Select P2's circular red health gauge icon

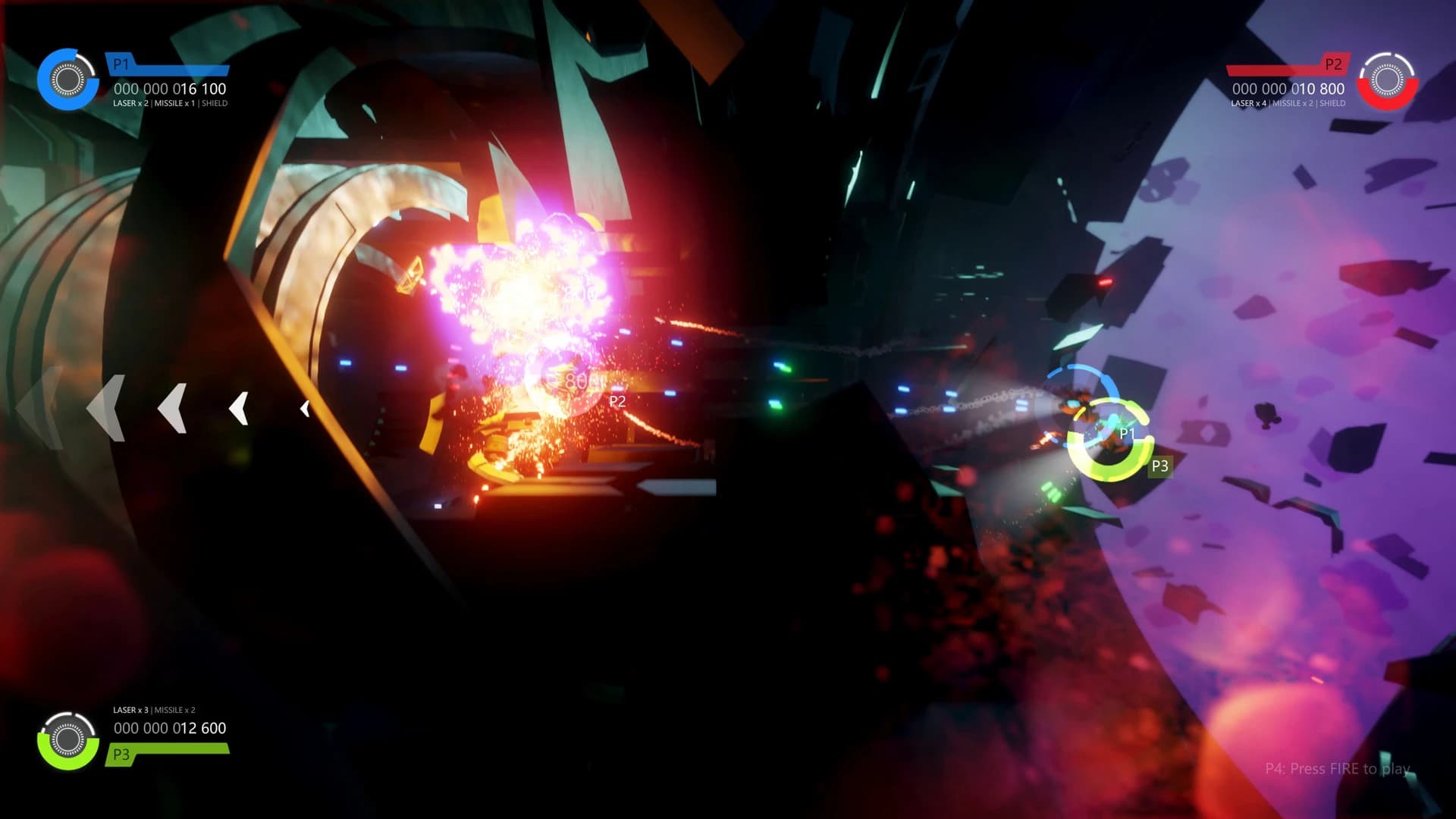coord(1387,80)
